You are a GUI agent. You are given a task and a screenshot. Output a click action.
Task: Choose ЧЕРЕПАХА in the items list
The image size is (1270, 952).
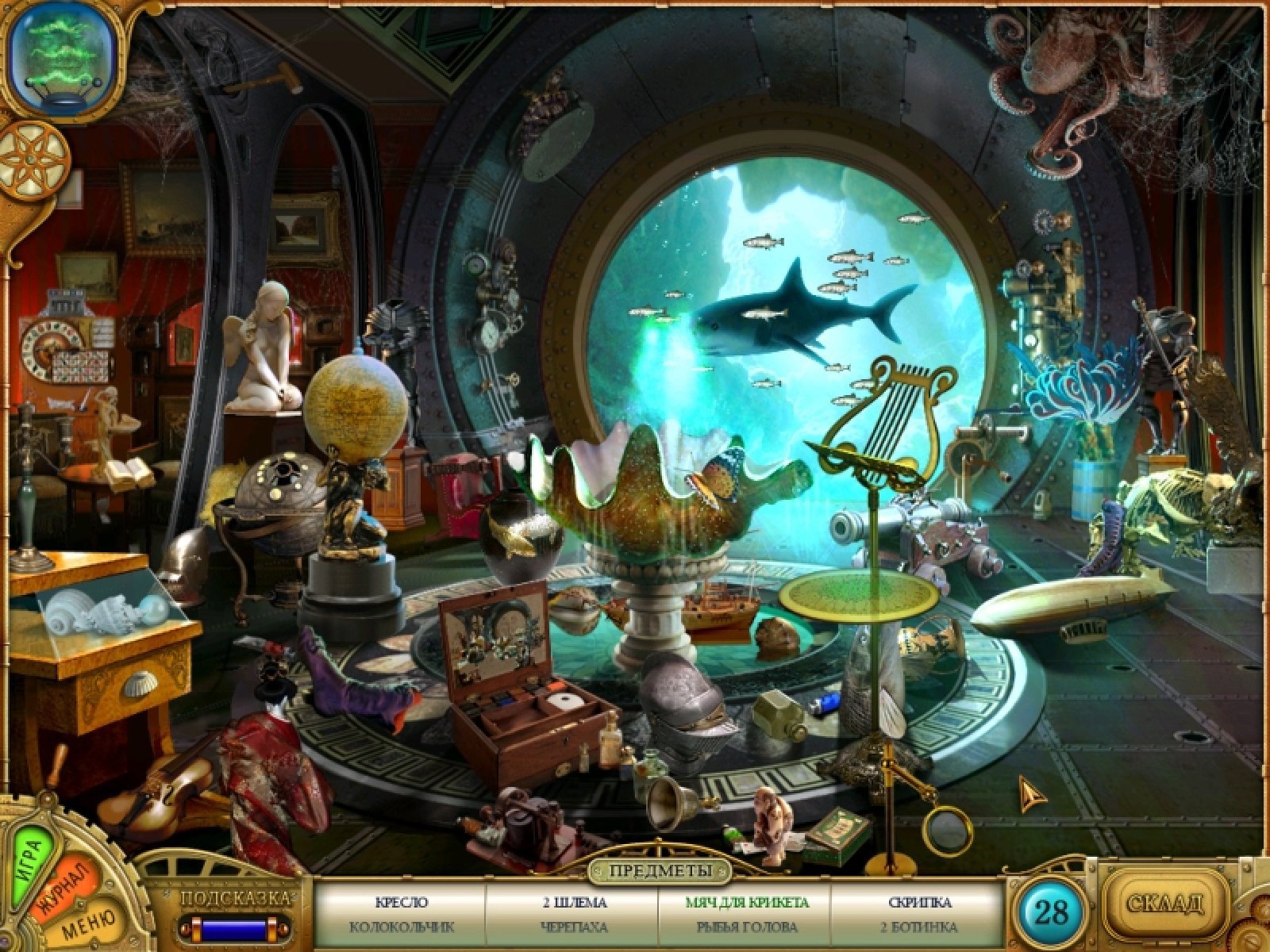pos(574,926)
